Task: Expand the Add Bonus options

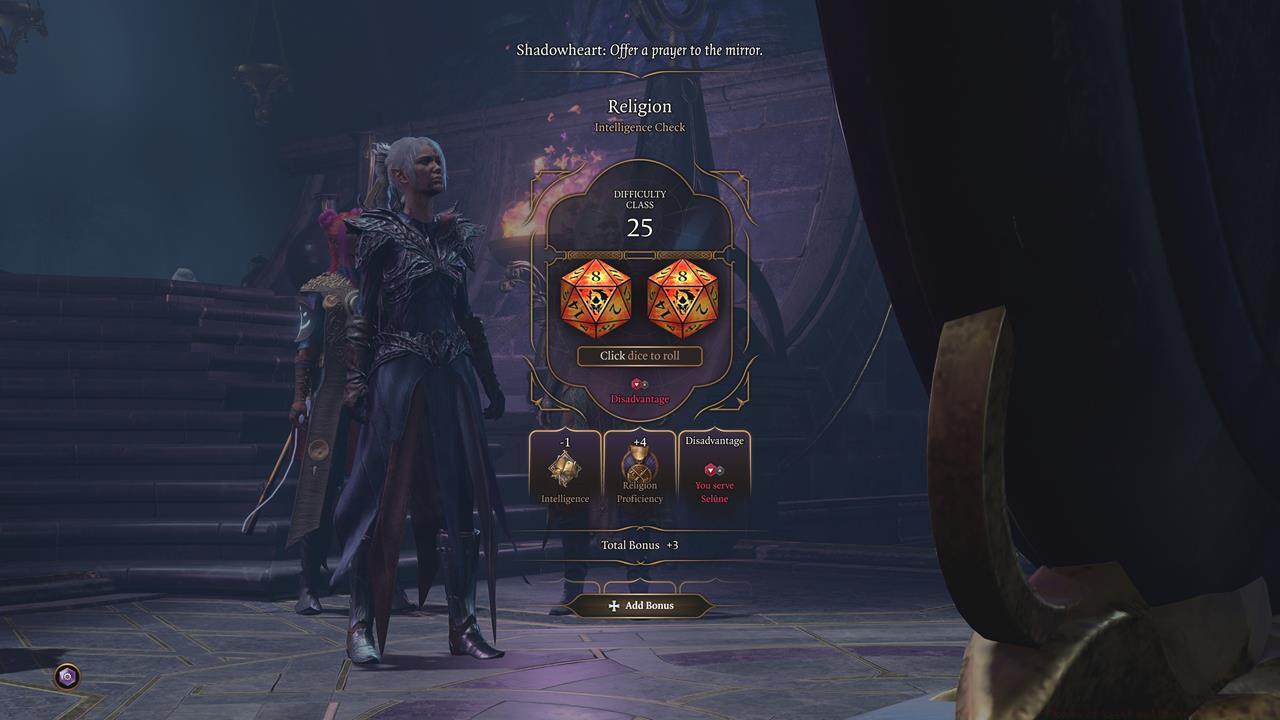Action: click(639, 605)
